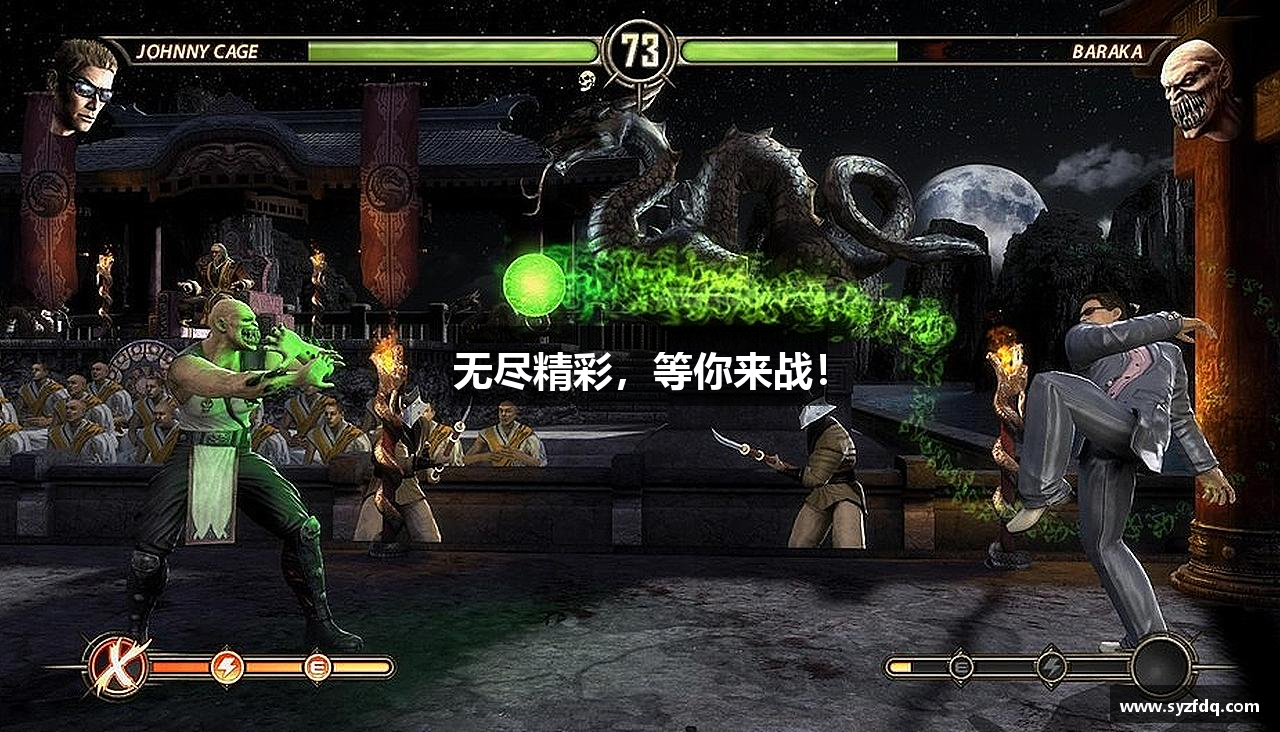Click the diamond marker on Cage's lightning segment
Image resolution: width=1280 pixels, height=732 pixels.
pos(227,645)
